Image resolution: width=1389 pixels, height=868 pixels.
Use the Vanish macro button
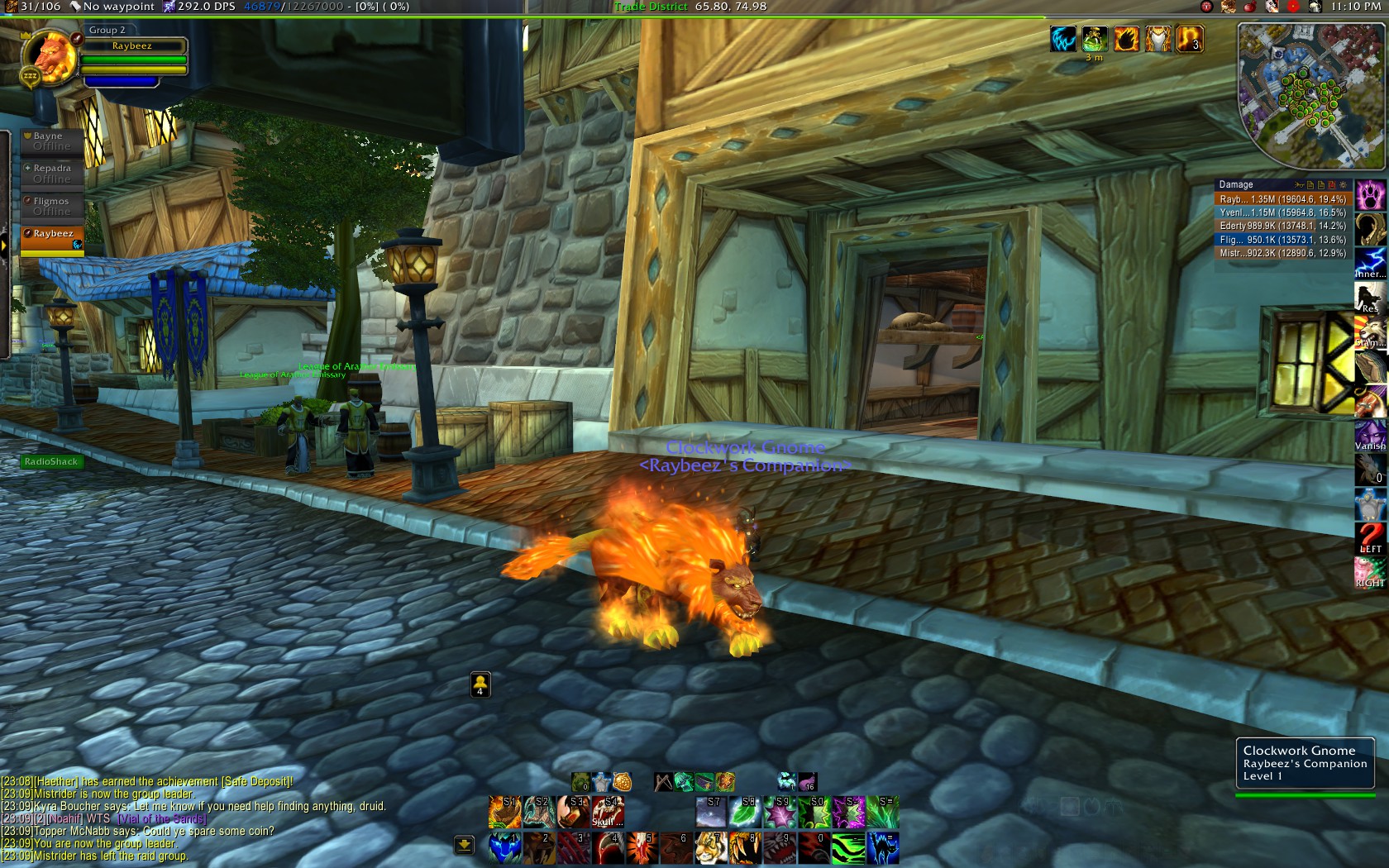(x=1370, y=435)
